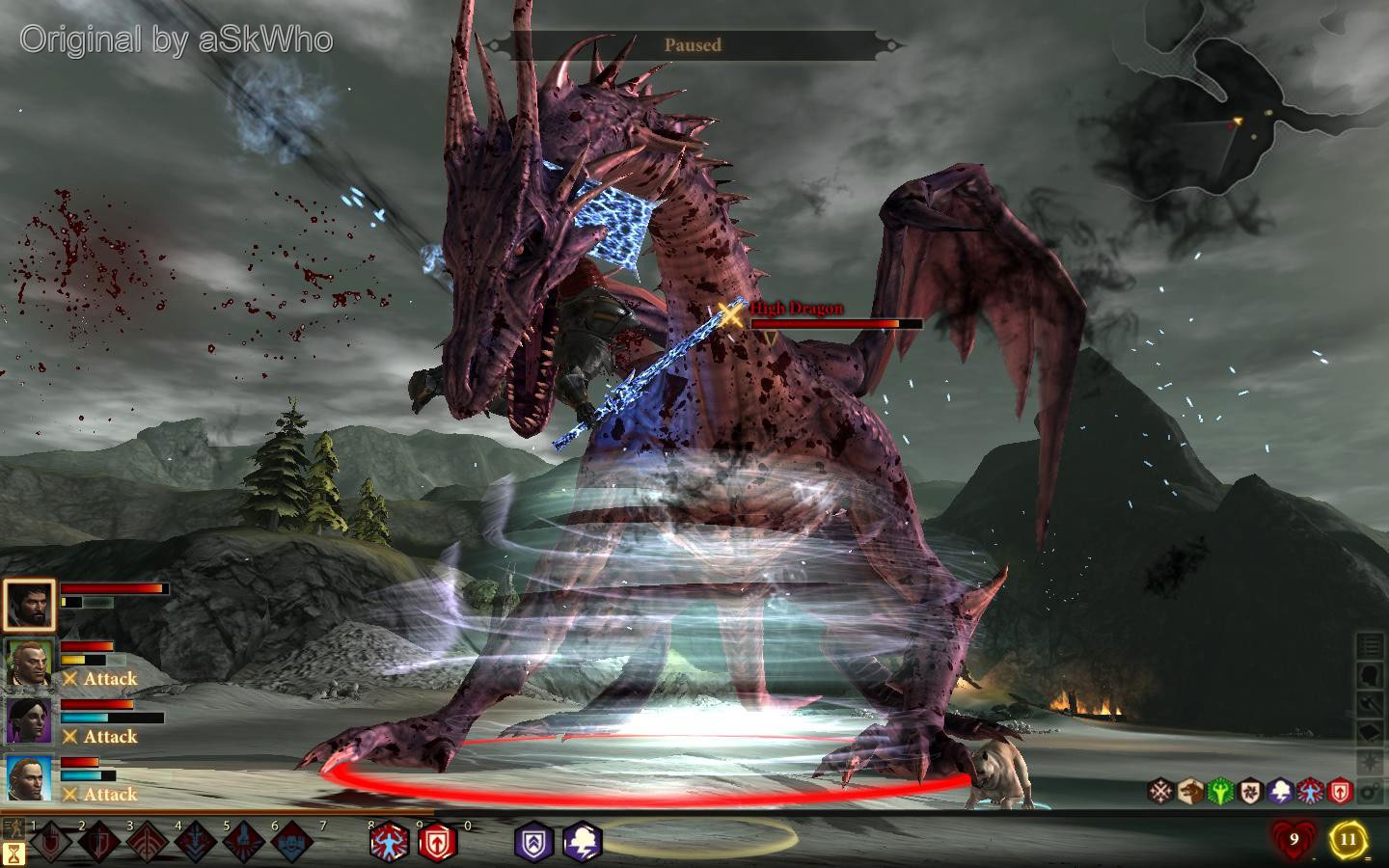Use the sword-and-shield ability in slot 2

pyautogui.click(x=100, y=843)
